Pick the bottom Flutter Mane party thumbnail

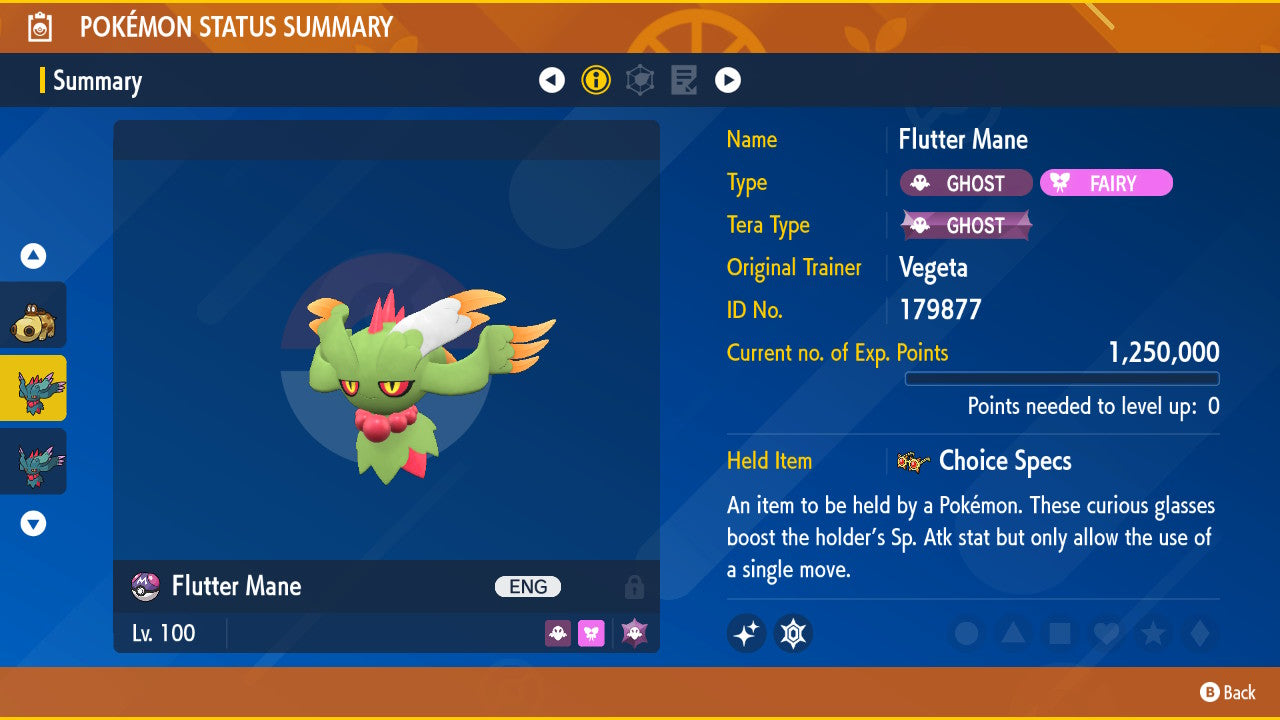tap(34, 461)
